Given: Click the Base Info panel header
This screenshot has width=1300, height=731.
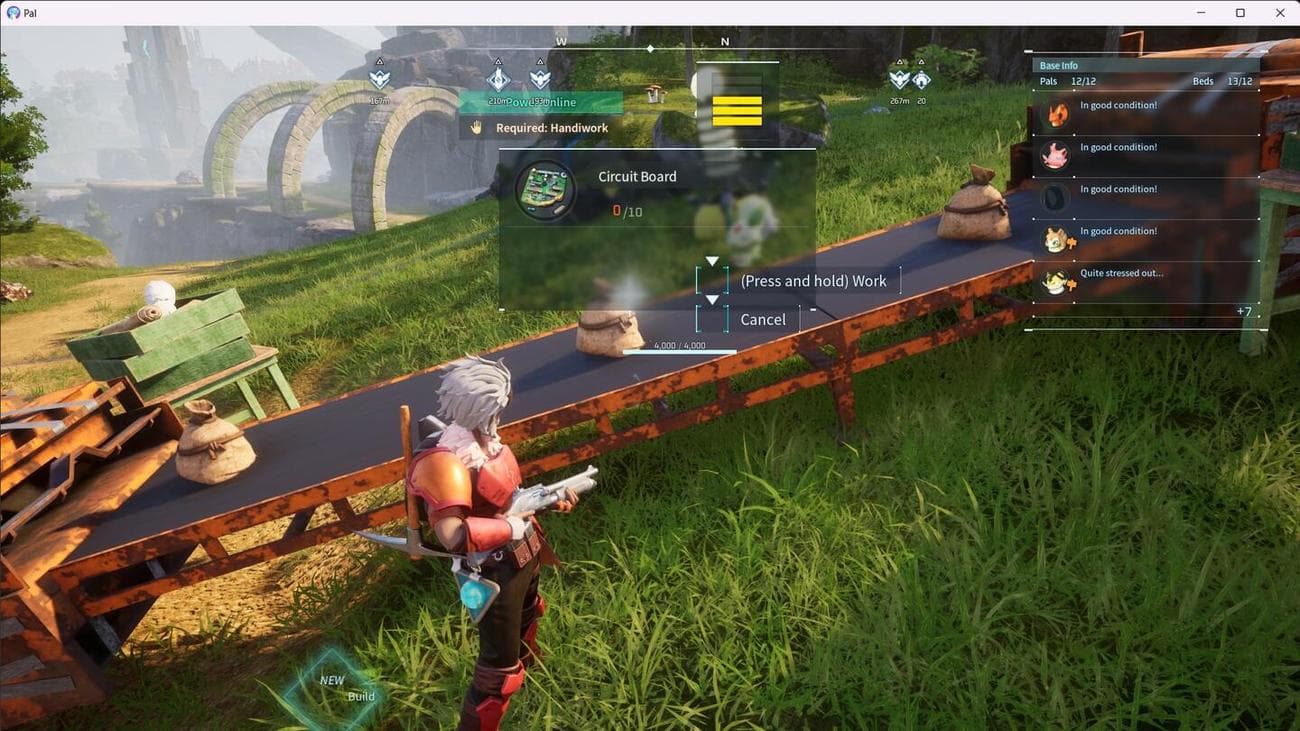Looking at the screenshot, I should click(1059, 66).
